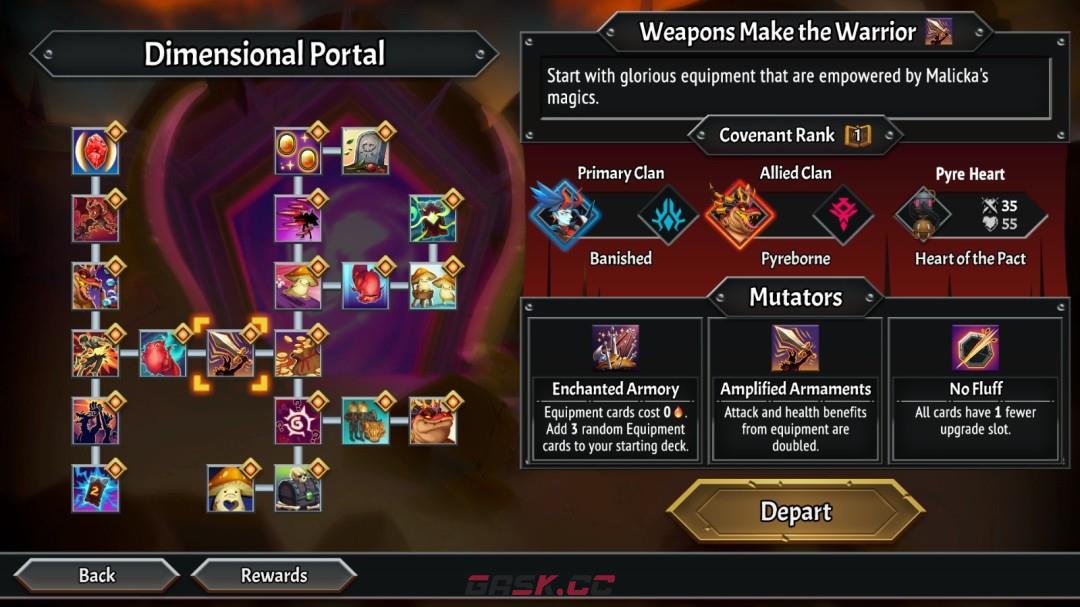The image size is (1080, 607).
Task: Start the run with the Depart button
Action: pos(795,512)
